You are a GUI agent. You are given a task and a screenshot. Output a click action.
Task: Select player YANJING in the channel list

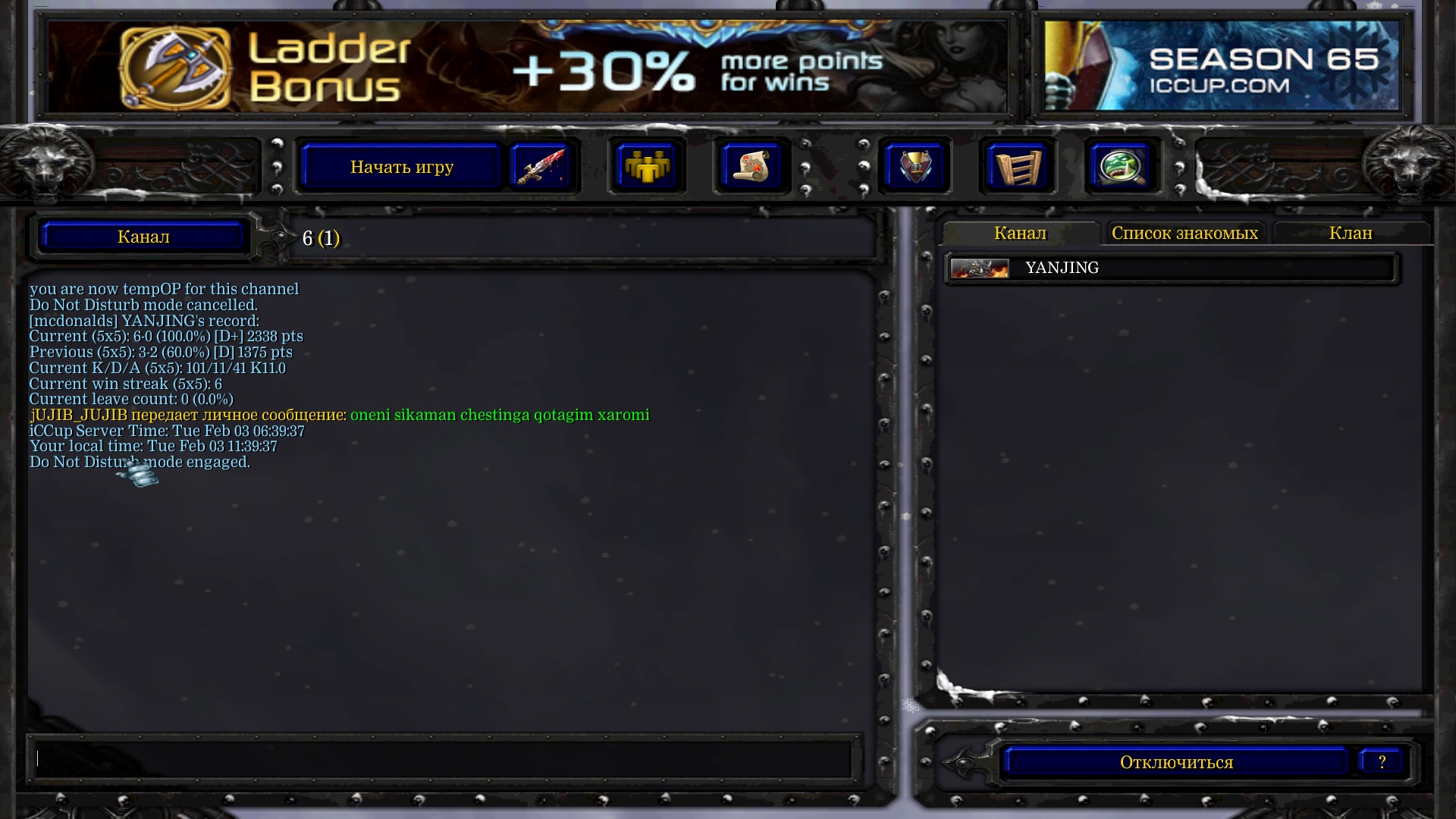(x=1062, y=268)
